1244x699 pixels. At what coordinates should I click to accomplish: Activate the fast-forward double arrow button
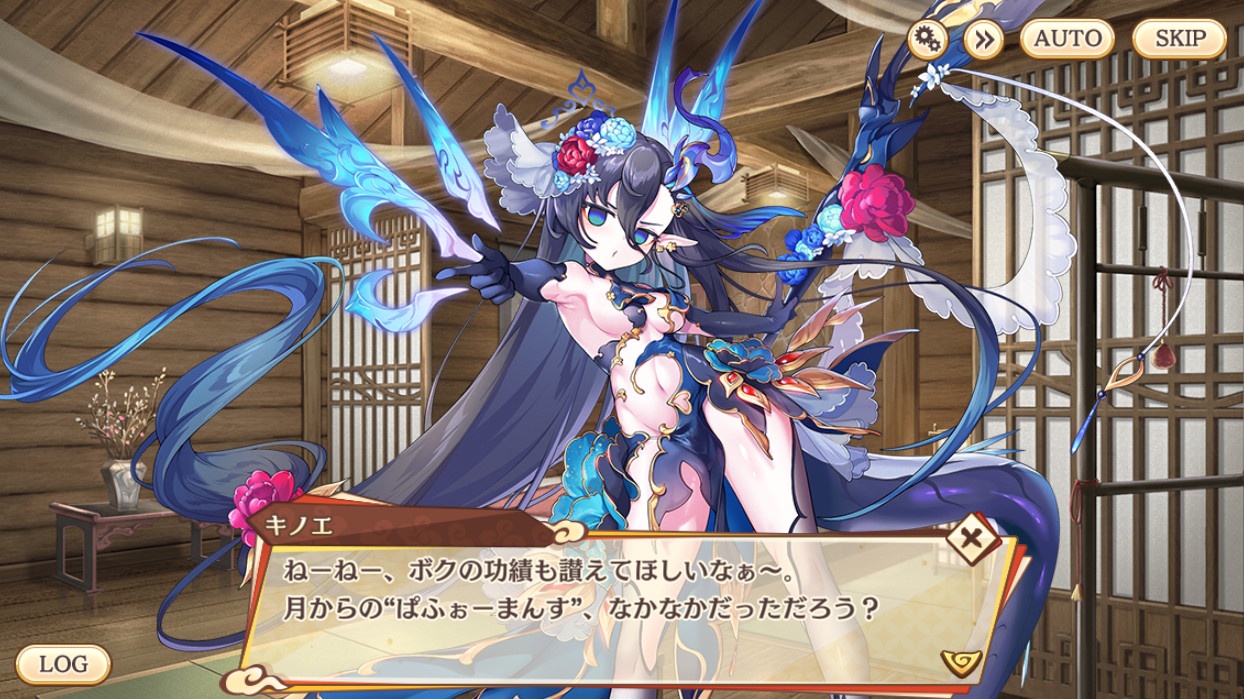click(984, 39)
